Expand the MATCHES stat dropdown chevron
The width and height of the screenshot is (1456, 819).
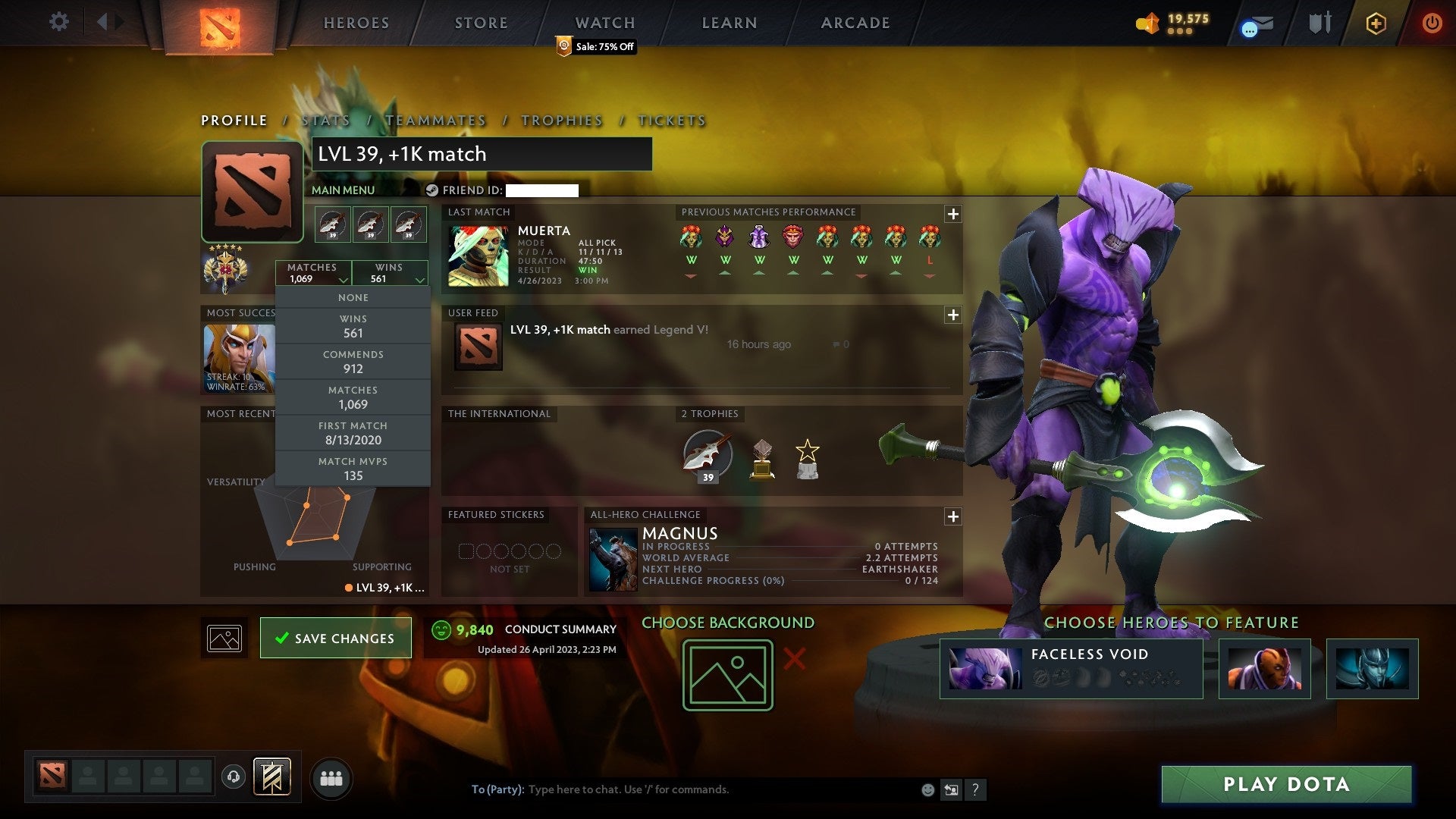(344, 280)
